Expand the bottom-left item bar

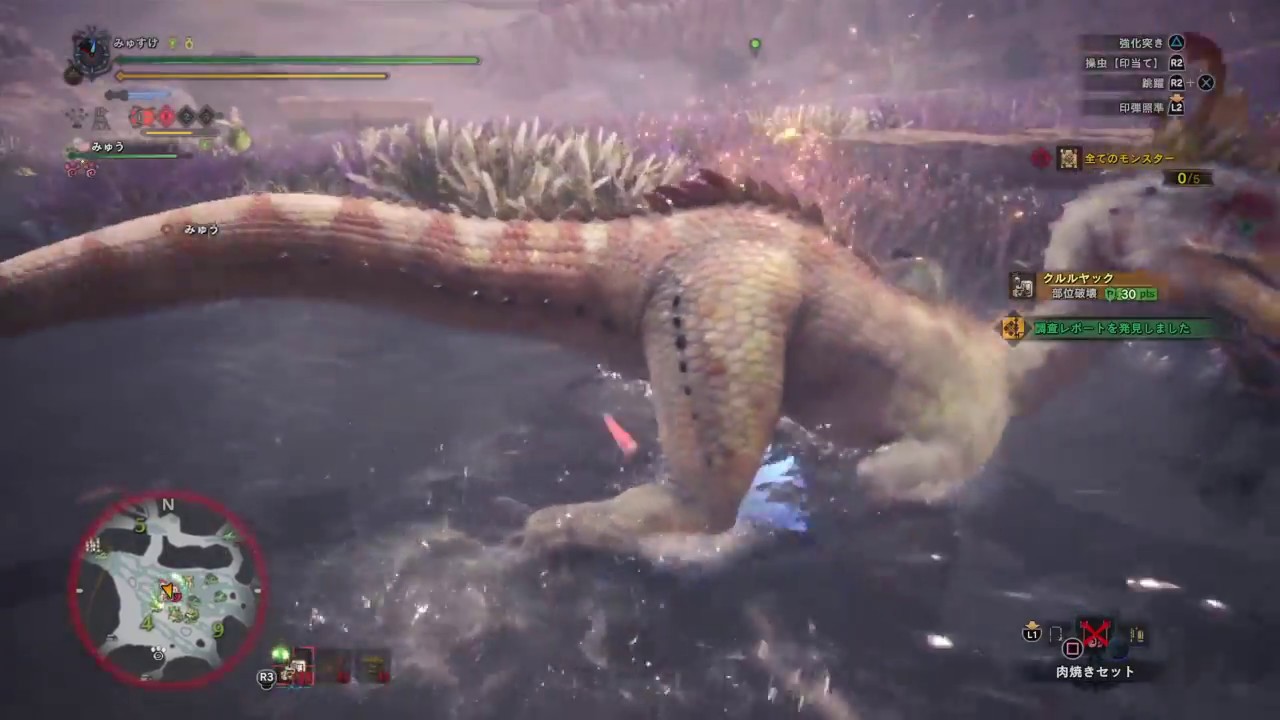(335, 668)
